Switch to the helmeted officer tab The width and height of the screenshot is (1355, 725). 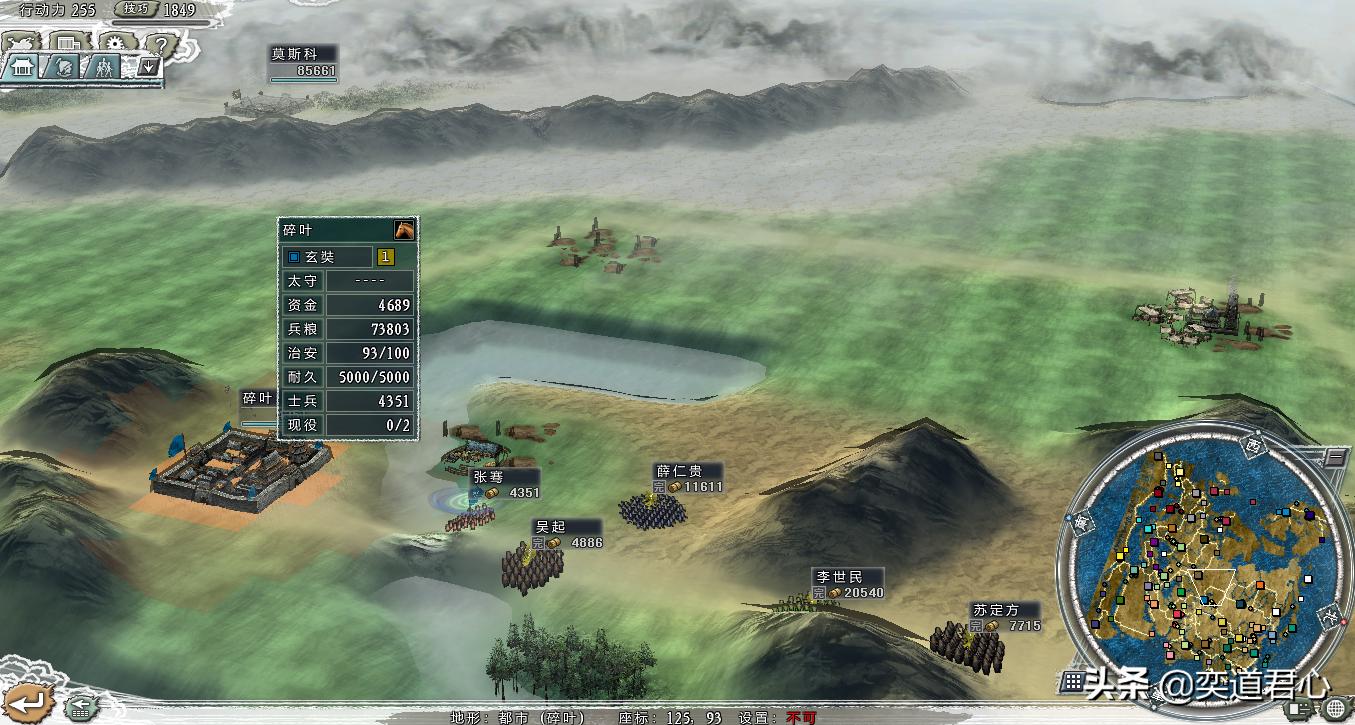coord(62,67)
